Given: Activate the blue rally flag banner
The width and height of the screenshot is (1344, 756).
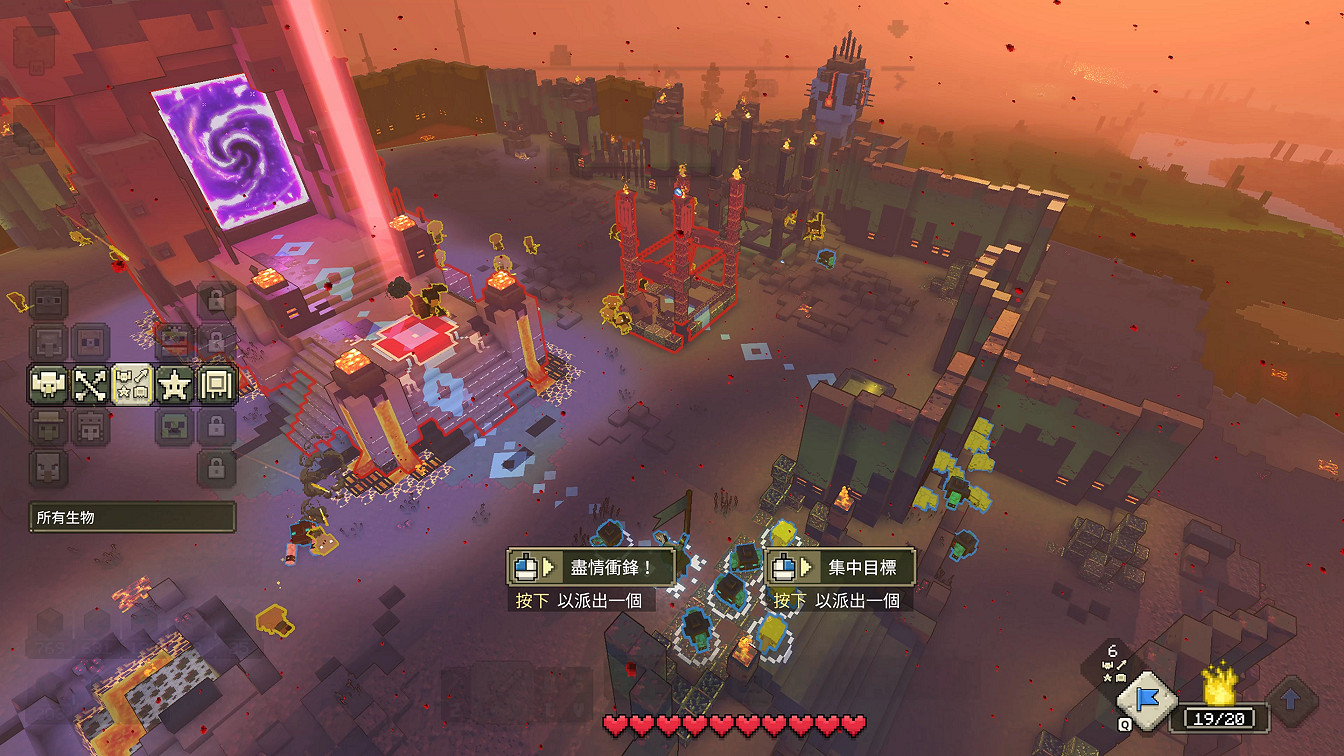Looking at the screenshot, I should point(1149,697).
